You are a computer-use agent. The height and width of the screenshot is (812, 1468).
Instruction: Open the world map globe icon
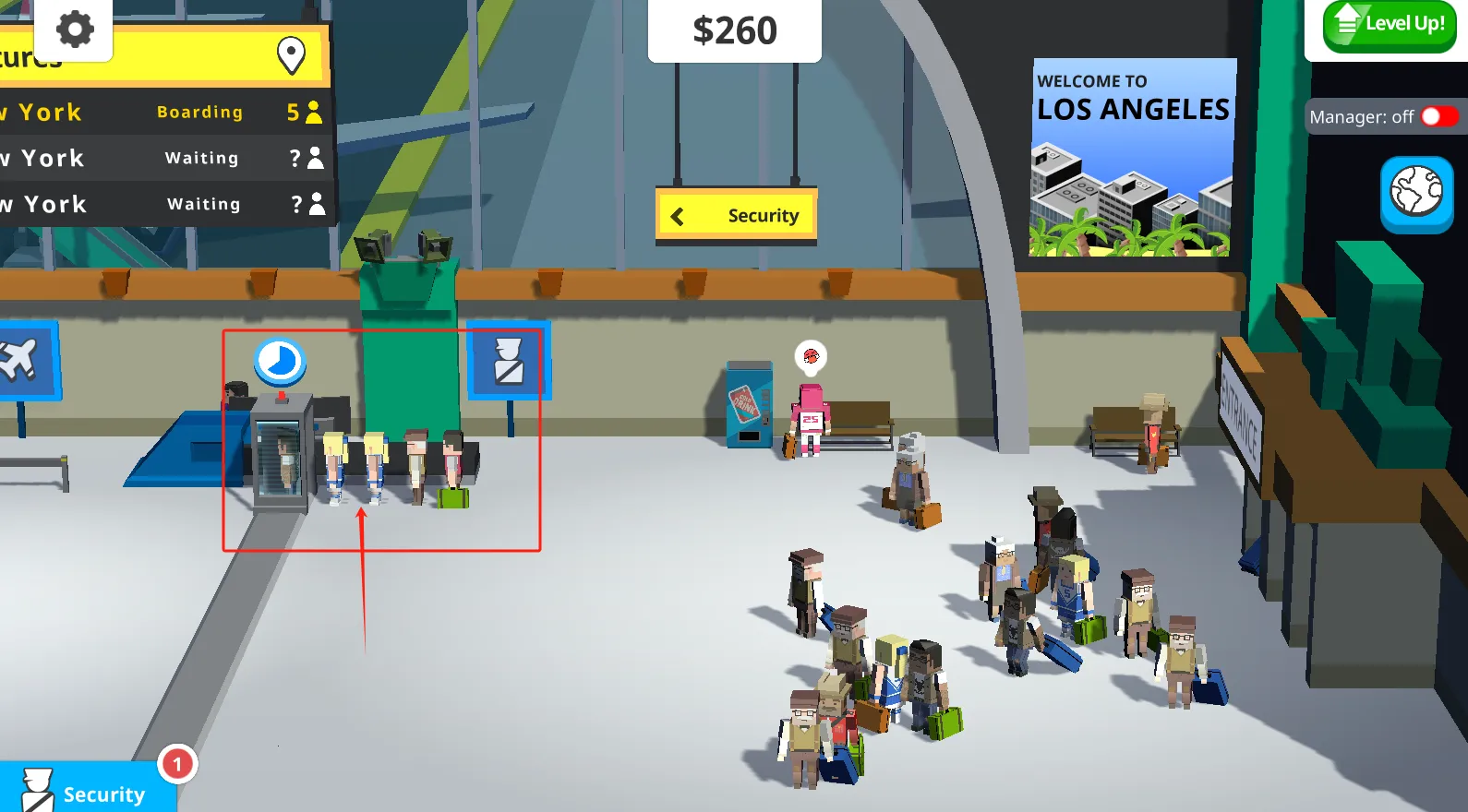point(1416,194)
